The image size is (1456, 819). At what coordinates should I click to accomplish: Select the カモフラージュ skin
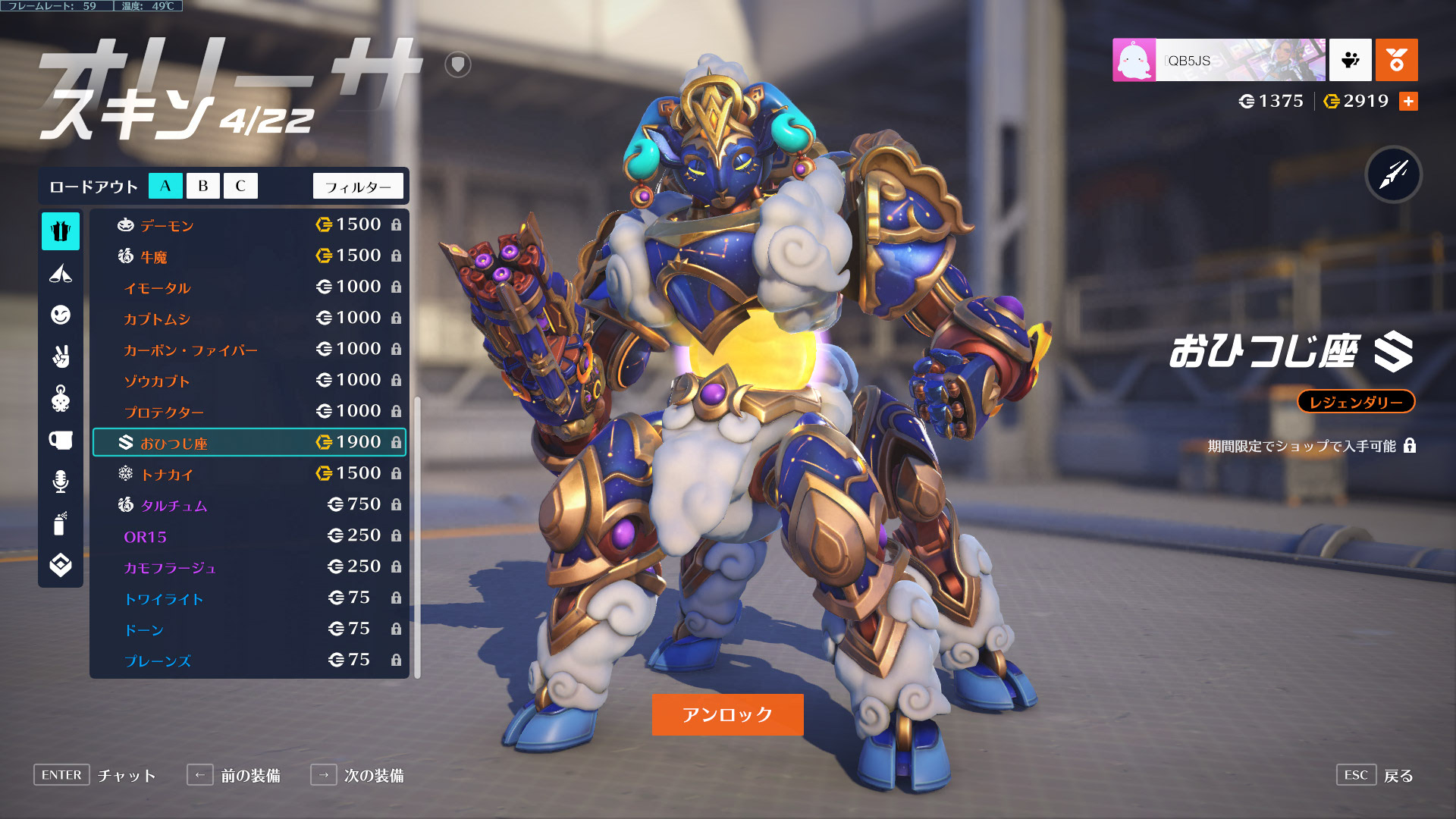[249, 567]
